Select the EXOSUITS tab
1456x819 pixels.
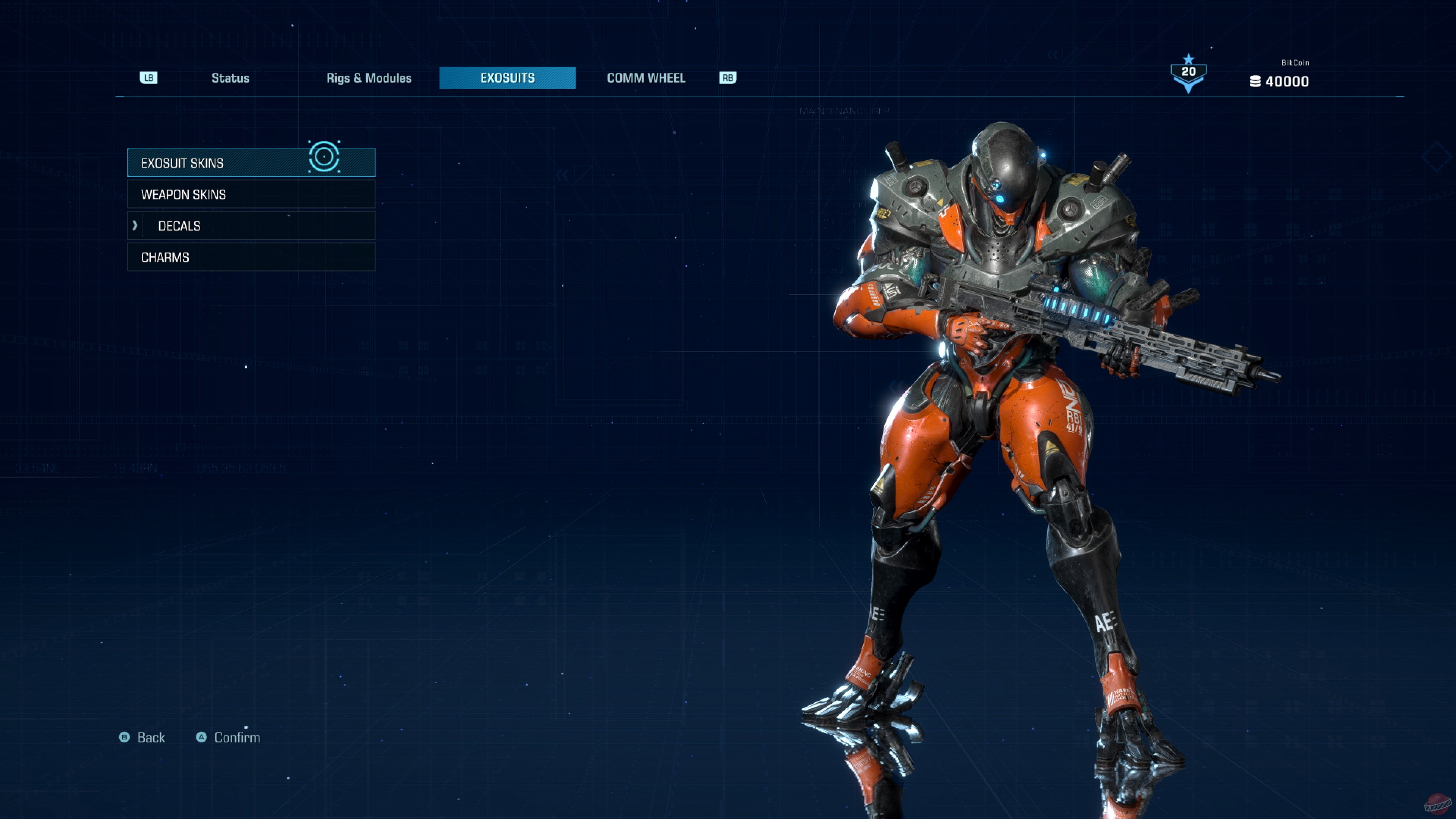pyautogui.click(x=507, y=78)
